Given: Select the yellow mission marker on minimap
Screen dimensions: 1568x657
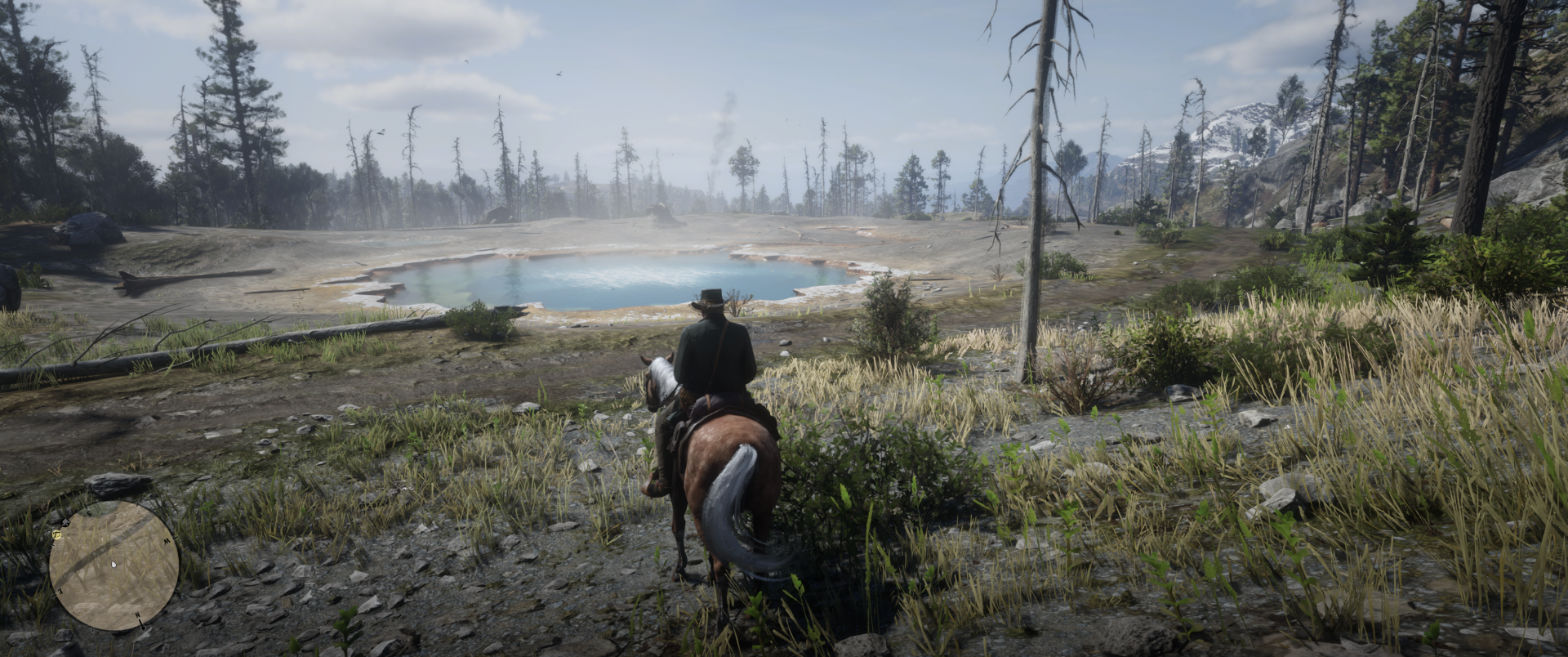Looking at the screenshot, I should pyautogui.click(x=56, y=534).
